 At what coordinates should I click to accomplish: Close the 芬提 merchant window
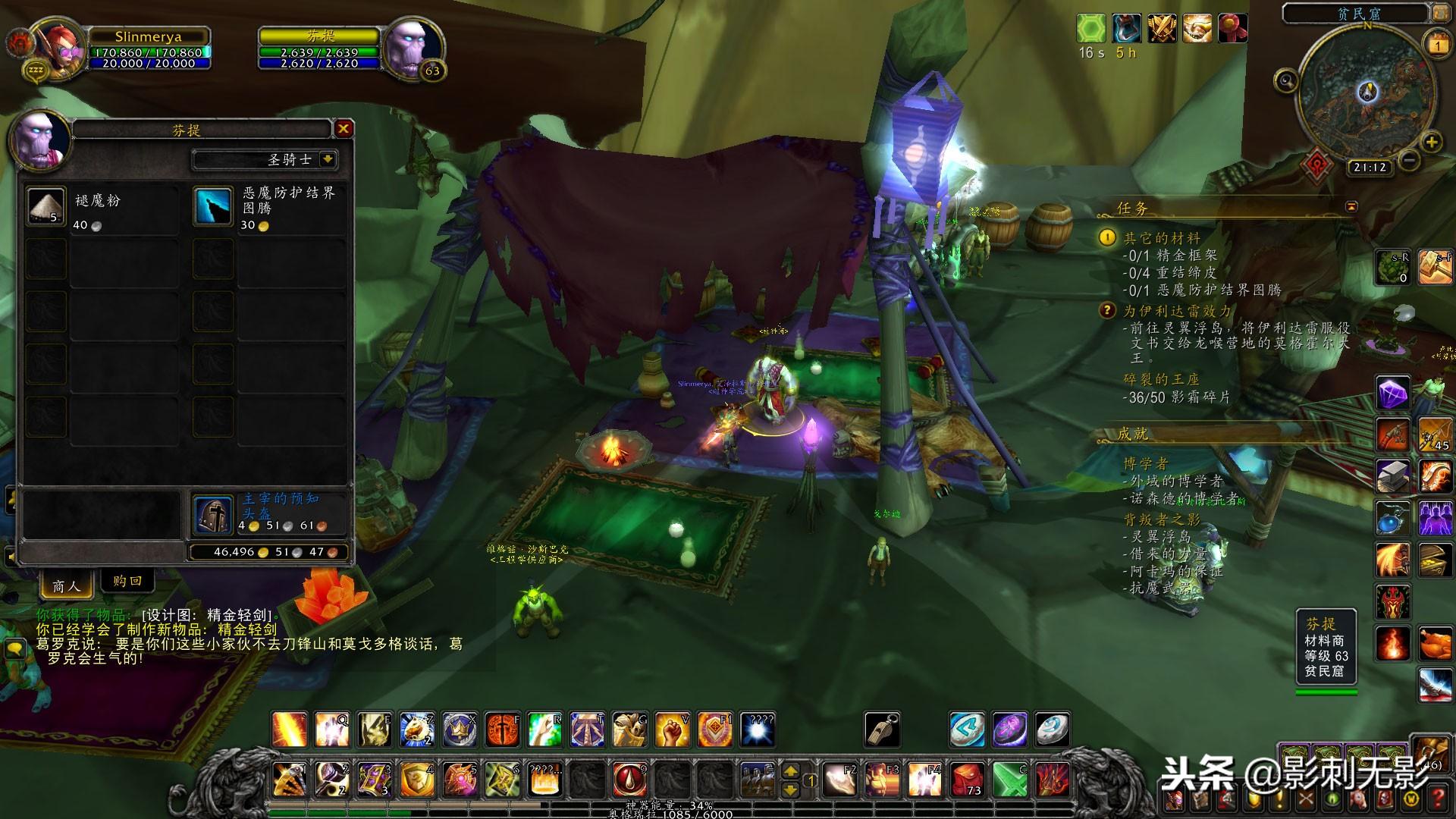344,129
